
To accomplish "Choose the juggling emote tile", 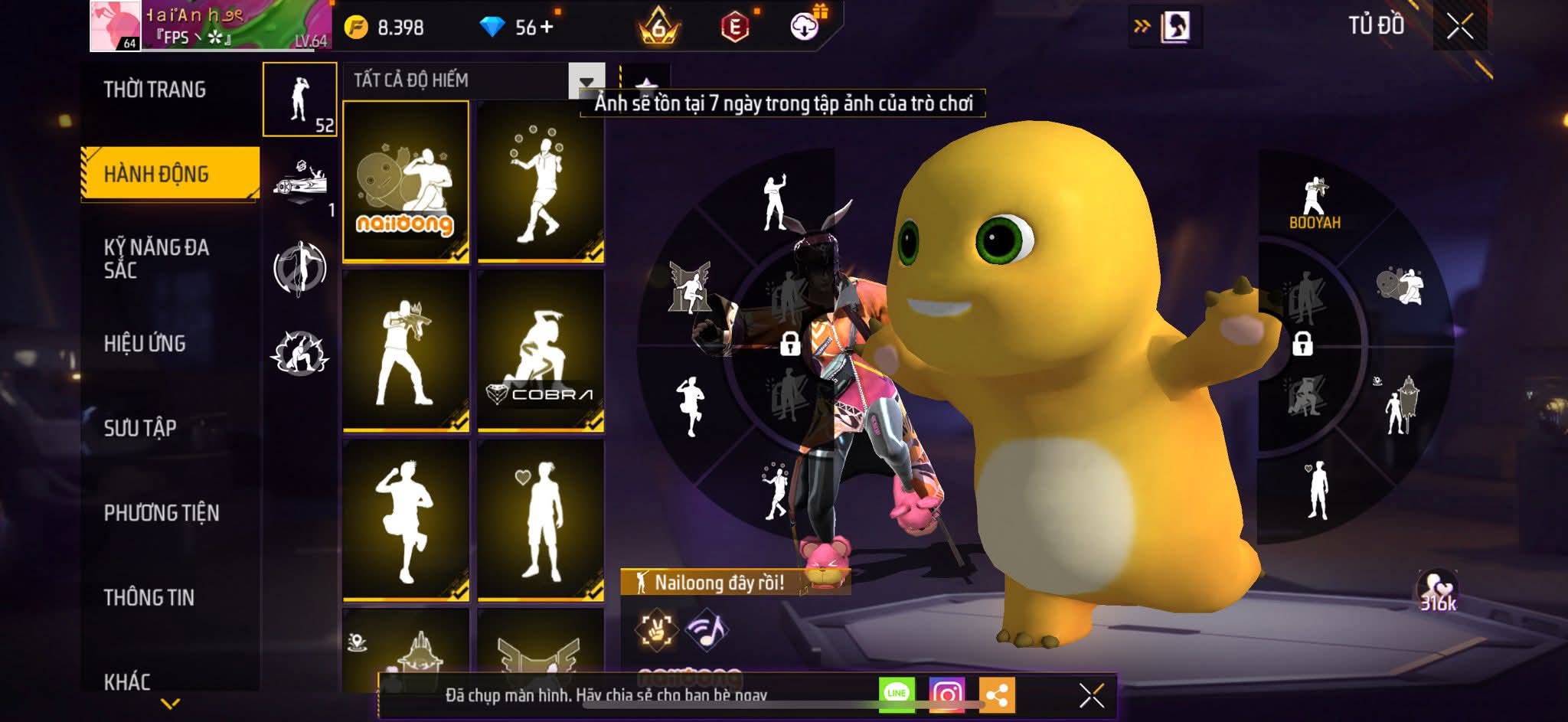I will click(x=540, y=181).
